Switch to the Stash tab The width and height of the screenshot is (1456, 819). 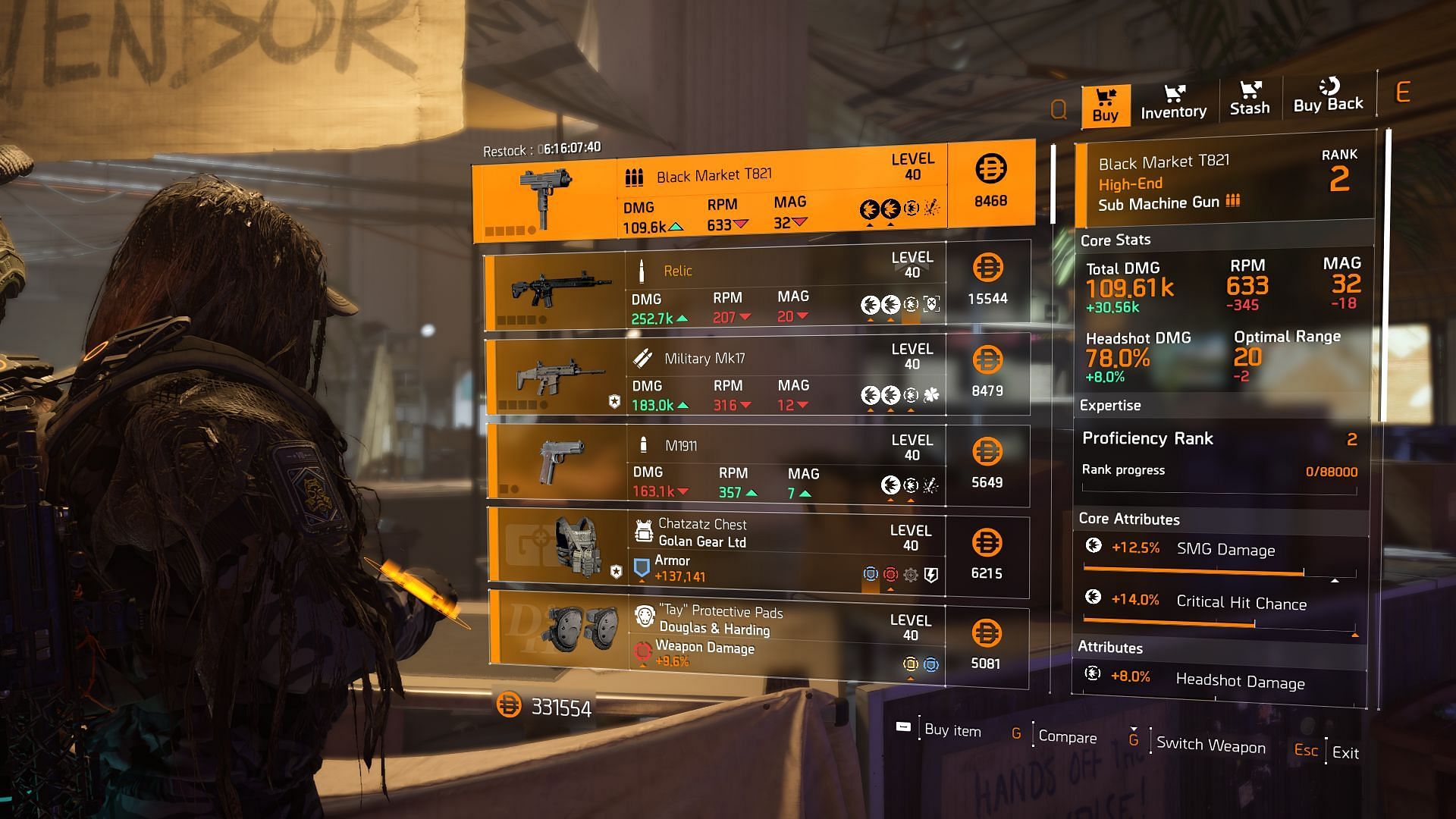(1249, 99)
